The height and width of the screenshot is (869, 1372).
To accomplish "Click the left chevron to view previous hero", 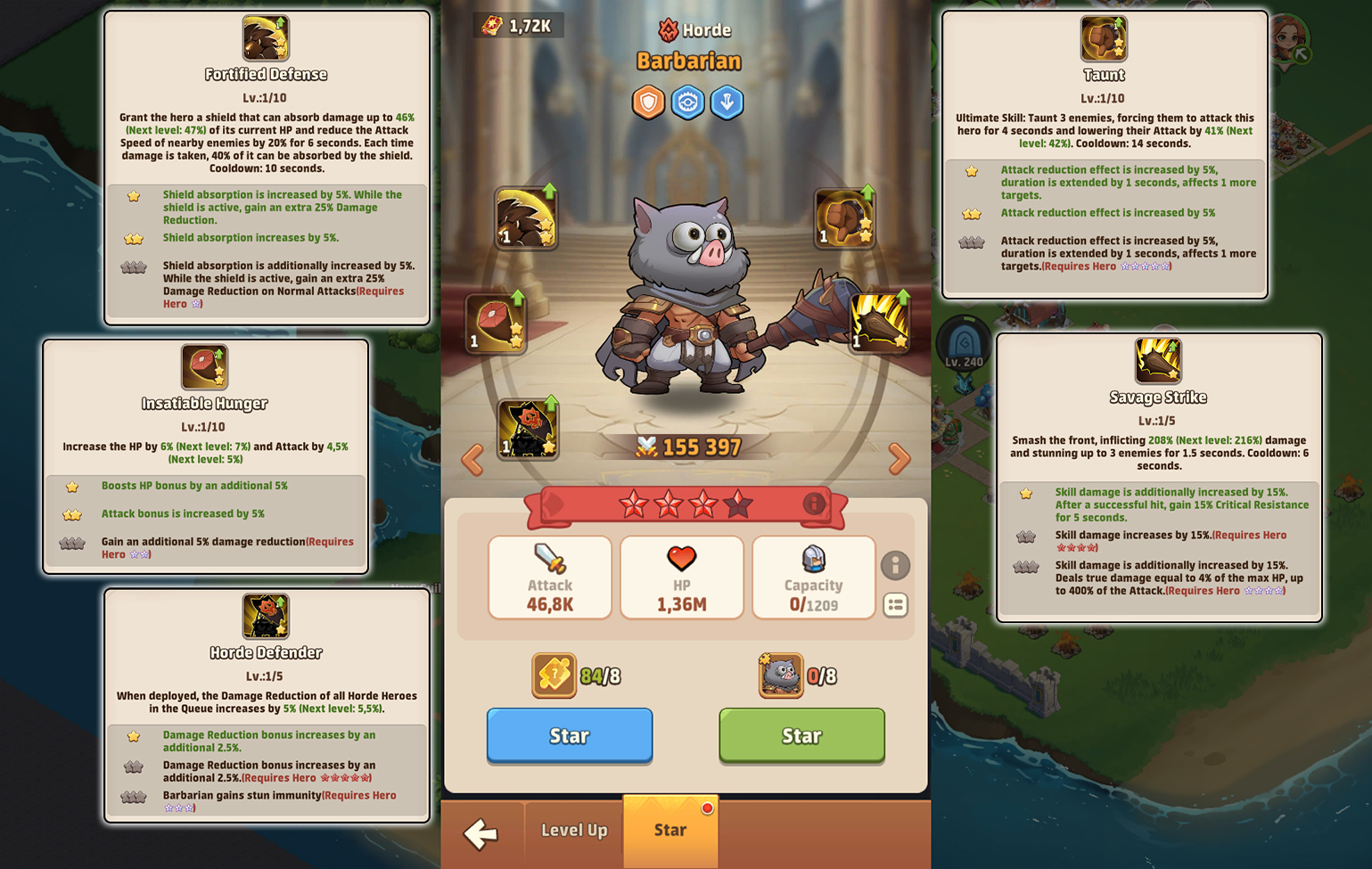I will [473, 459].
